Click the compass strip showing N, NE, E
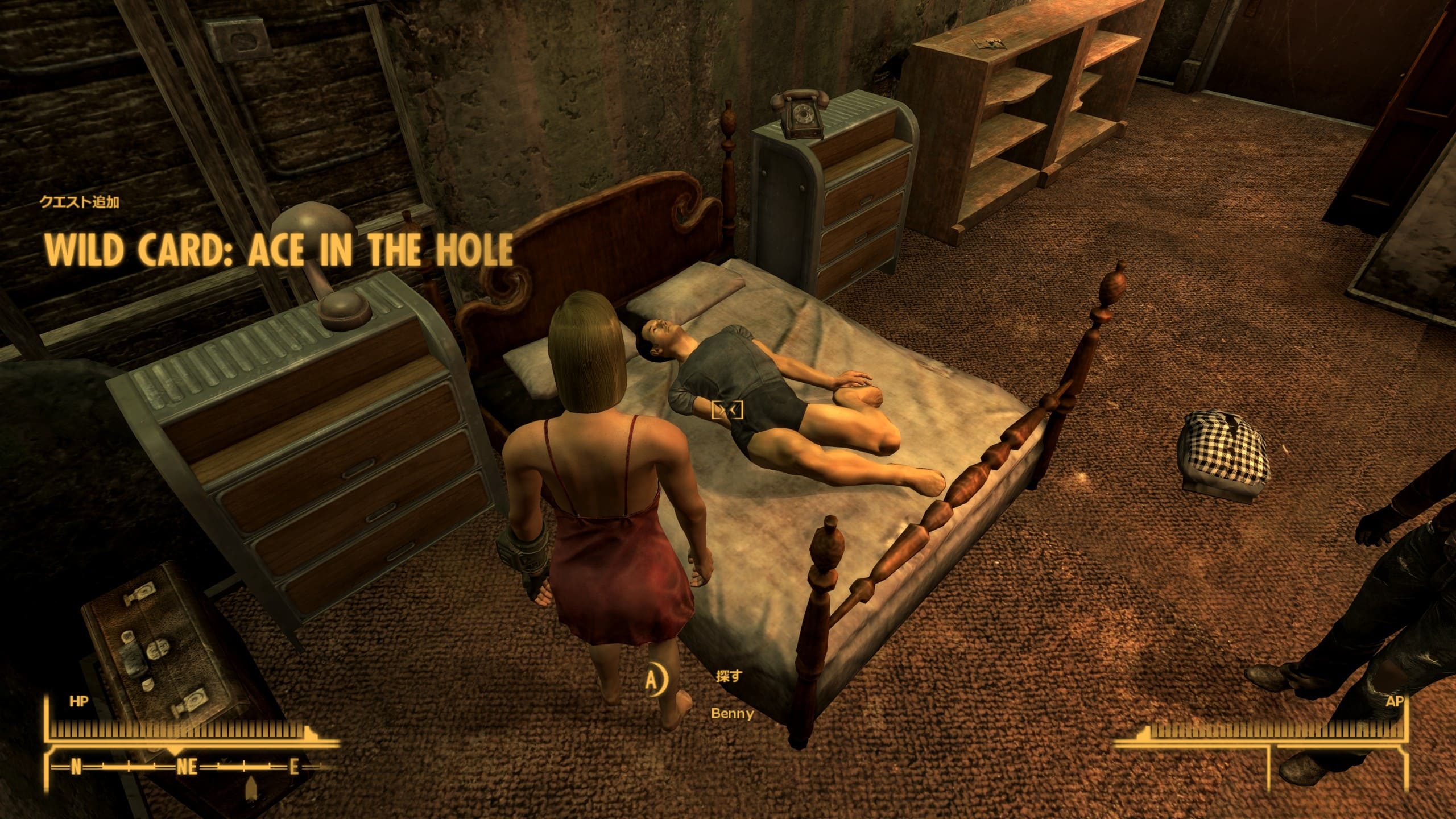 pos(185,767)
